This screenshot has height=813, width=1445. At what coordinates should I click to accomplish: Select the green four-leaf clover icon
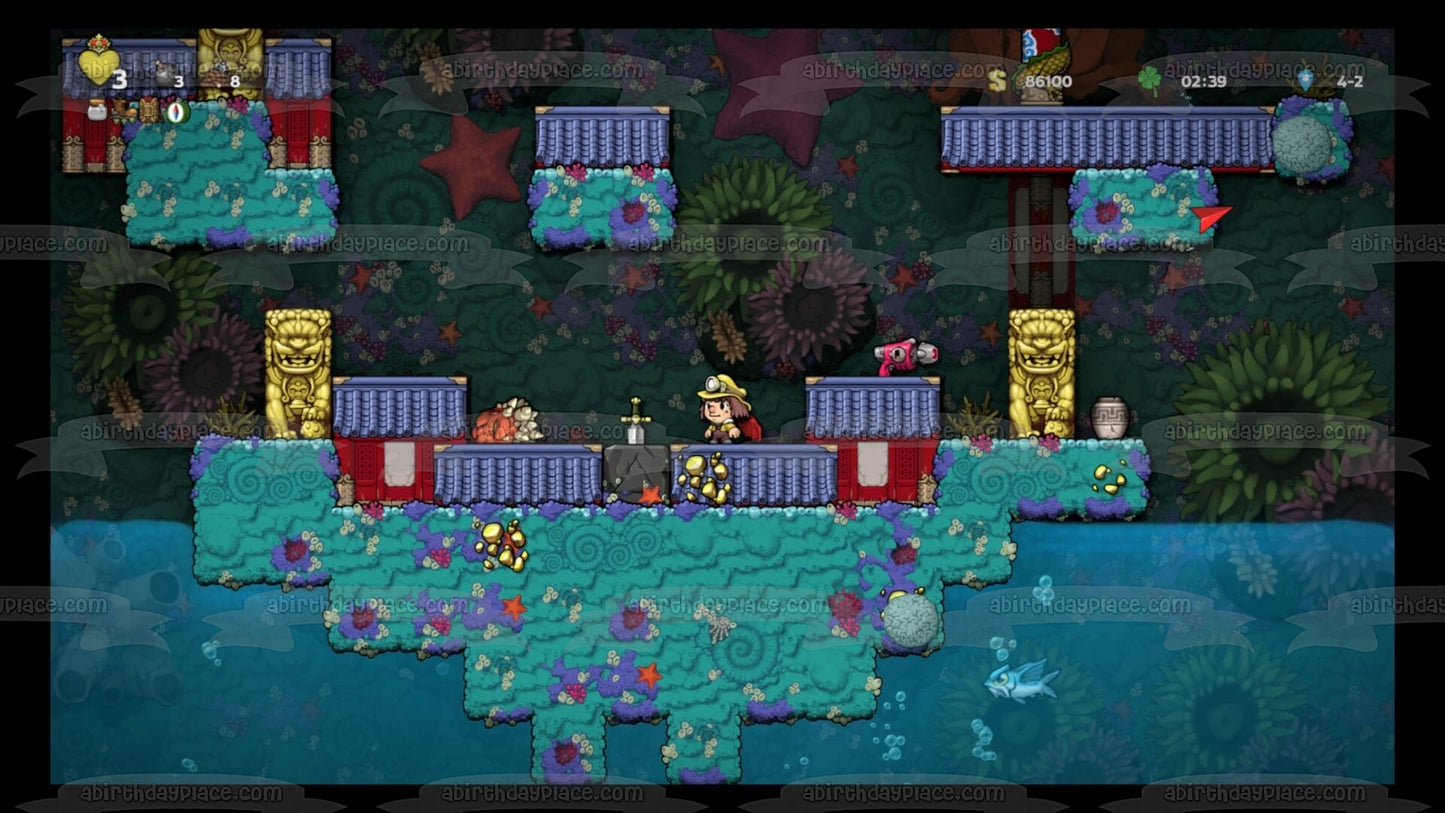coord(1150,79)
